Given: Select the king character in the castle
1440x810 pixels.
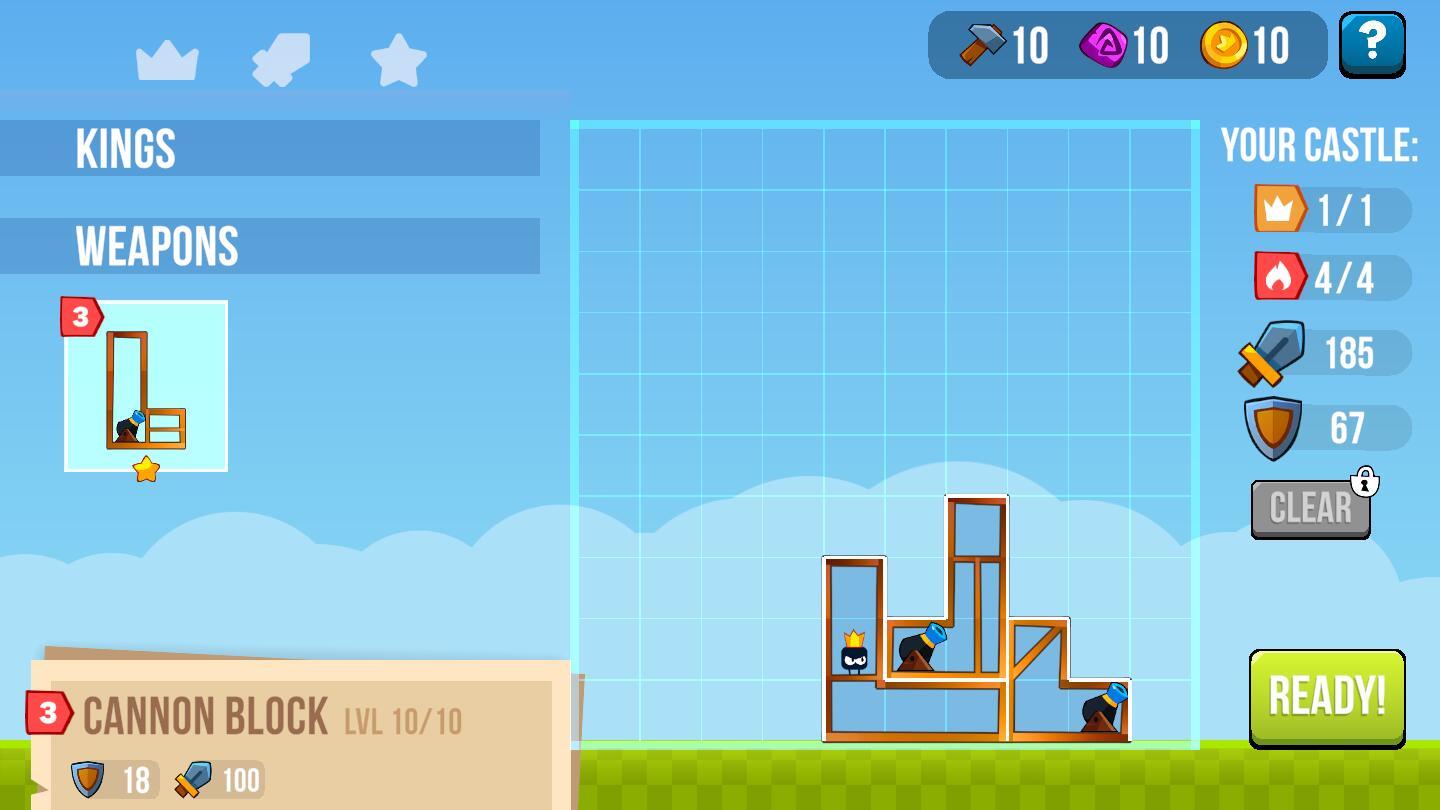Looking at the screenshot, I should [x=853, y=654].
